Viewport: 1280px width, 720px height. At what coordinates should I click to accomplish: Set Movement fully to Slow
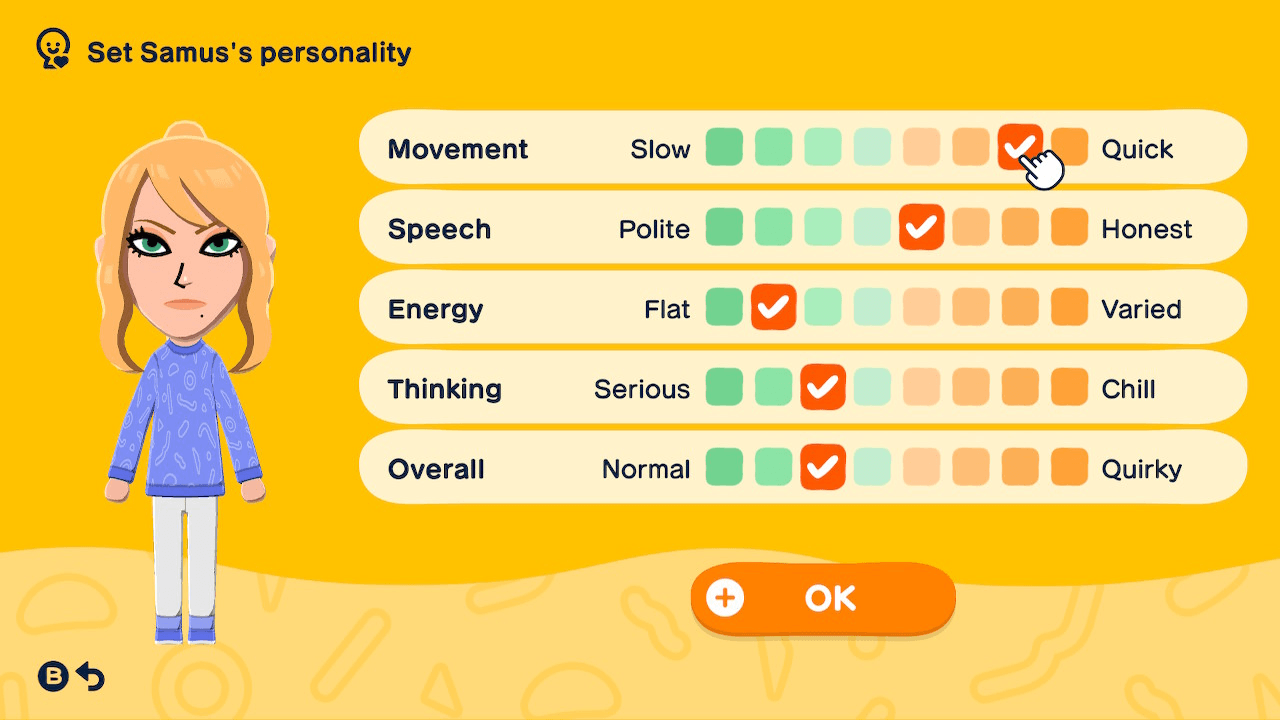(x=724, y=147)
